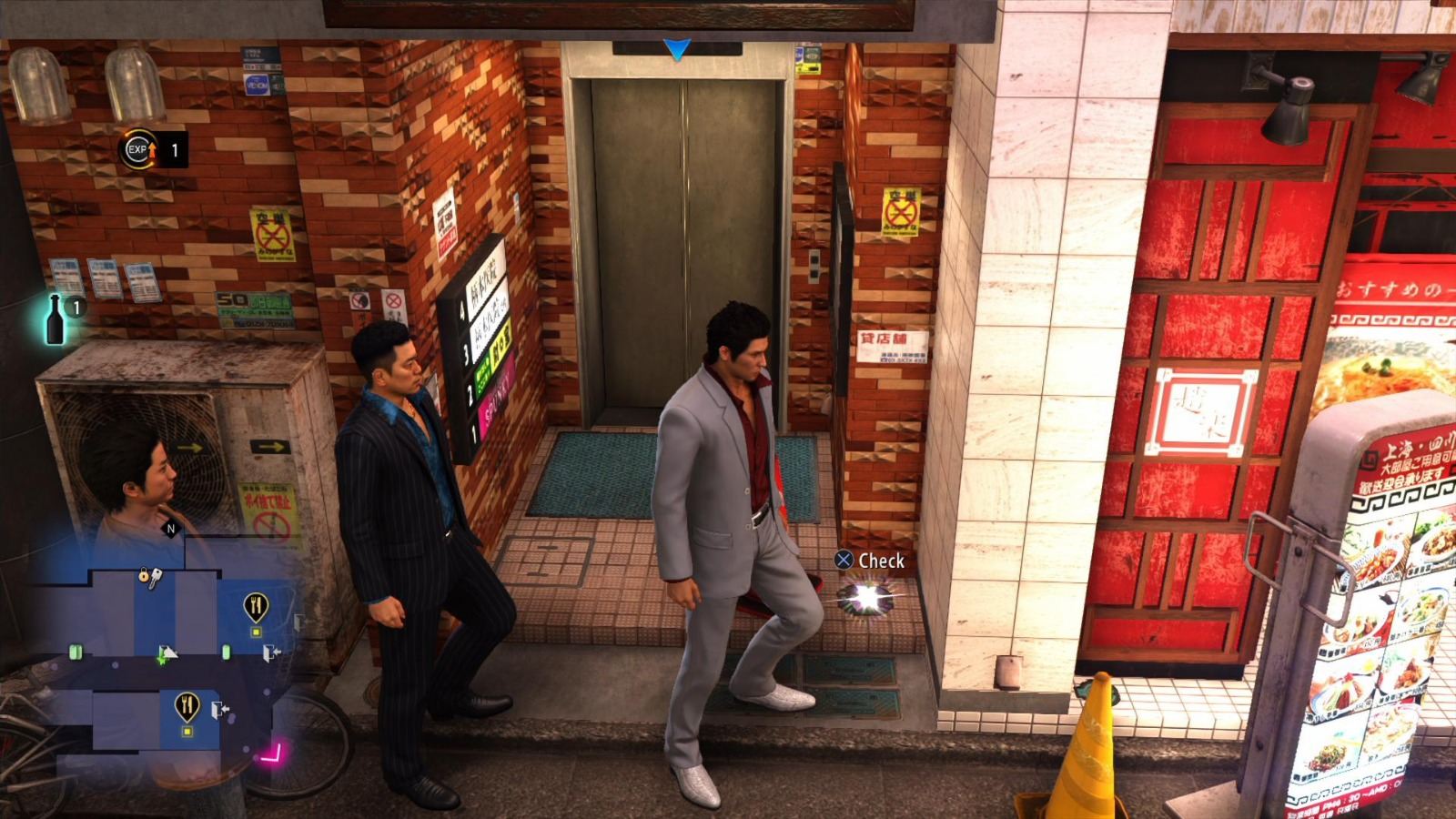Image resolution: width=1456 pixels, height=819 pixels.
Task: Click the player position arrow on the minimap
Action: pyautogui.click(x=168, y=653)
